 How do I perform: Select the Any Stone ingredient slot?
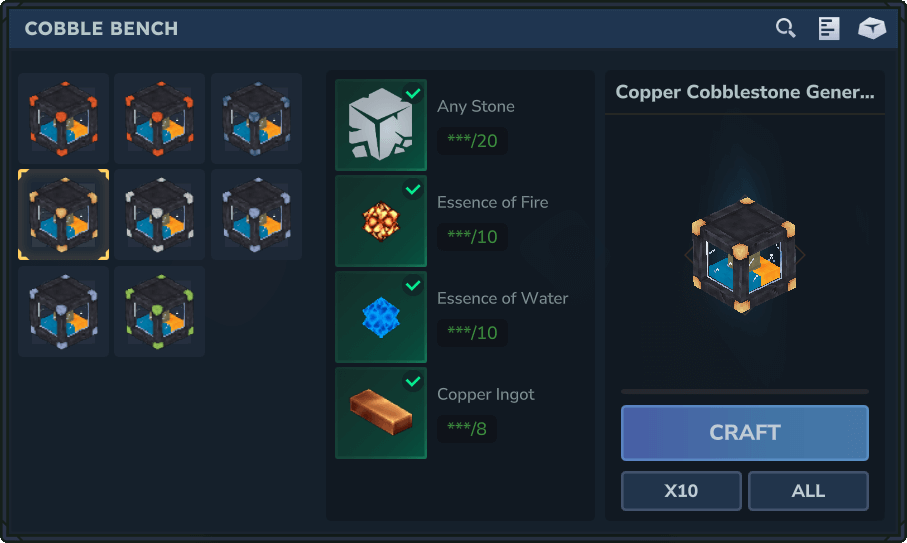pos(381,125)
